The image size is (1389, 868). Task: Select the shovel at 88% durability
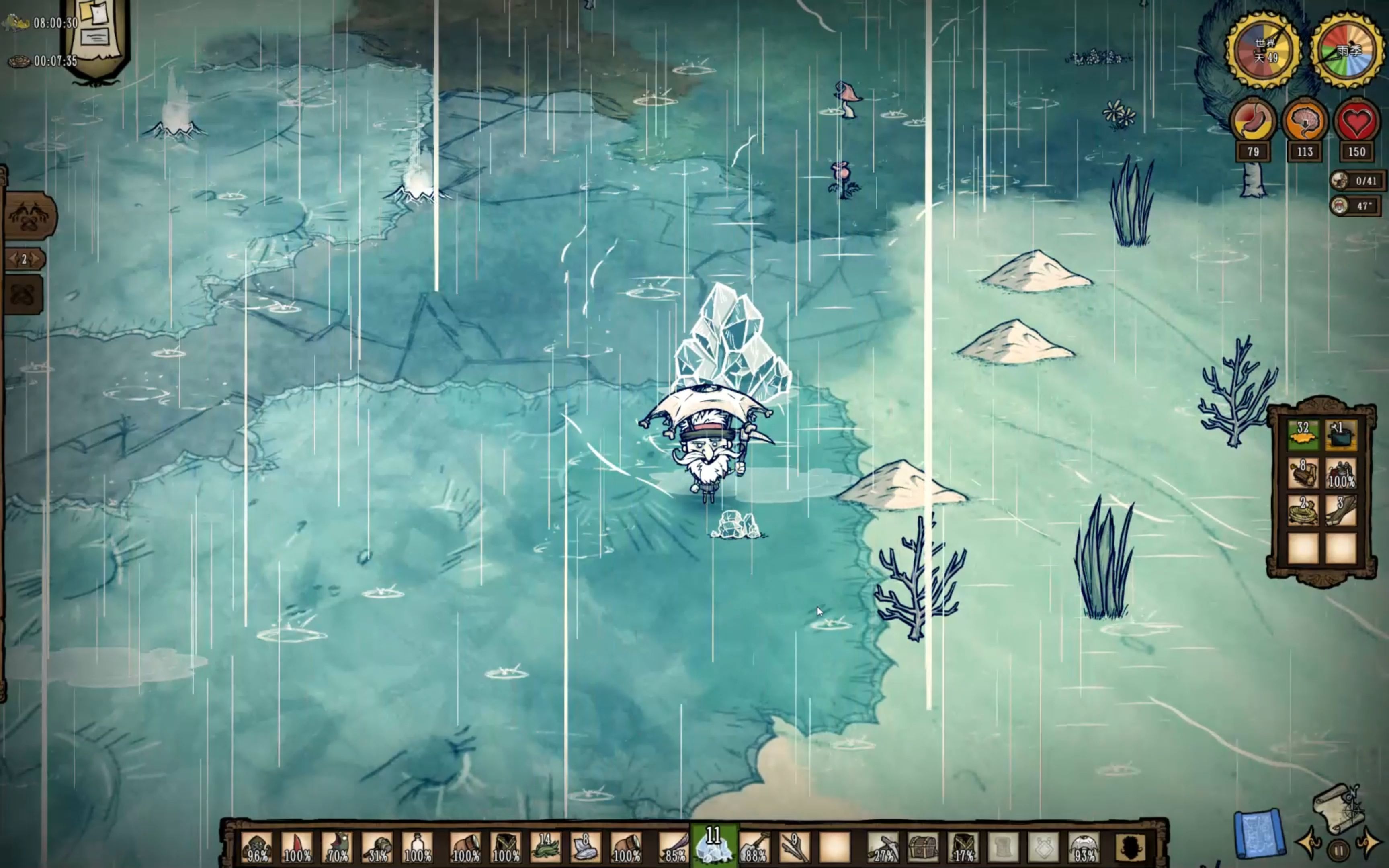(754, 846)
